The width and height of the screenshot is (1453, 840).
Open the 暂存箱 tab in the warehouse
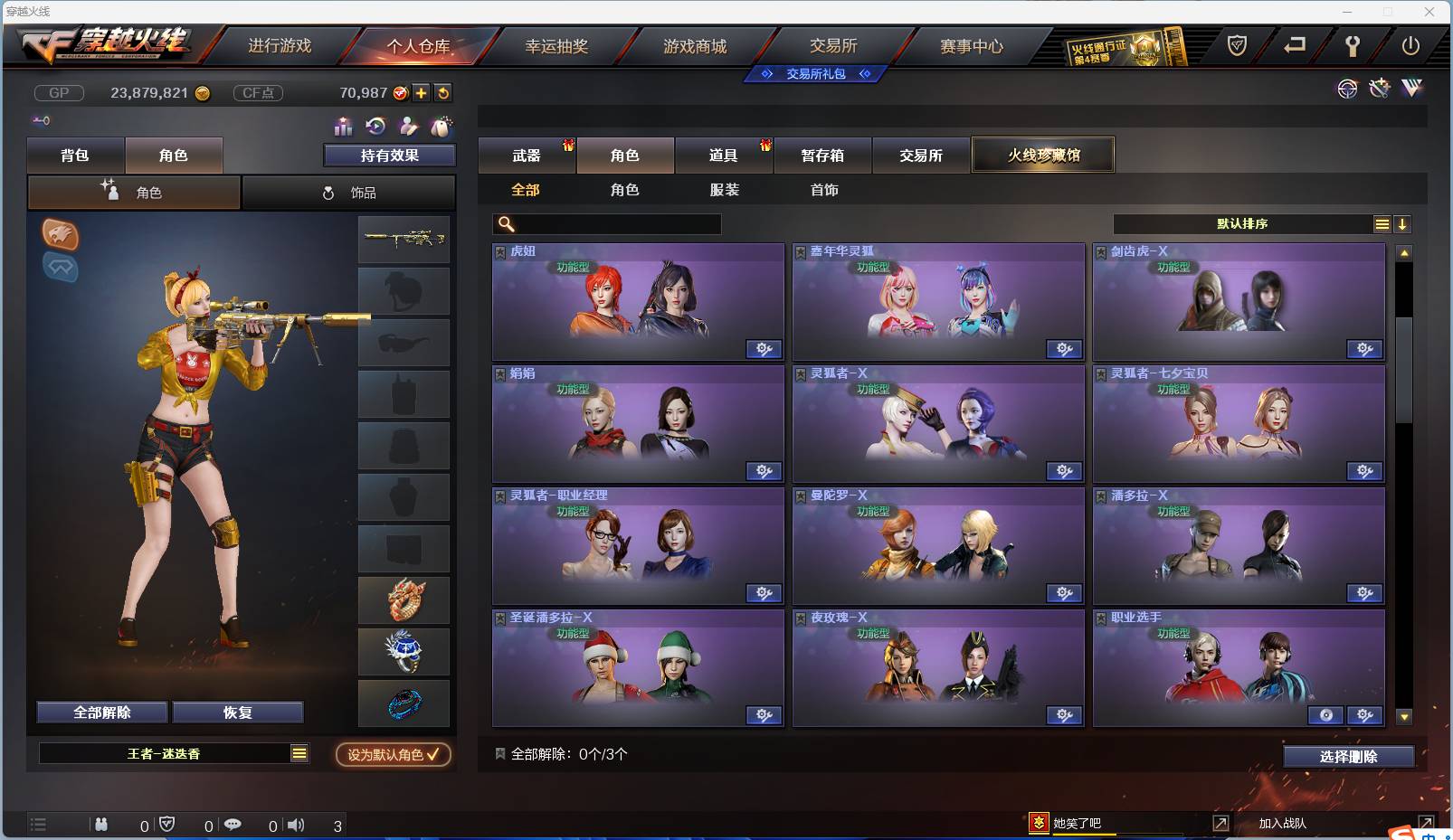(821, 155)
